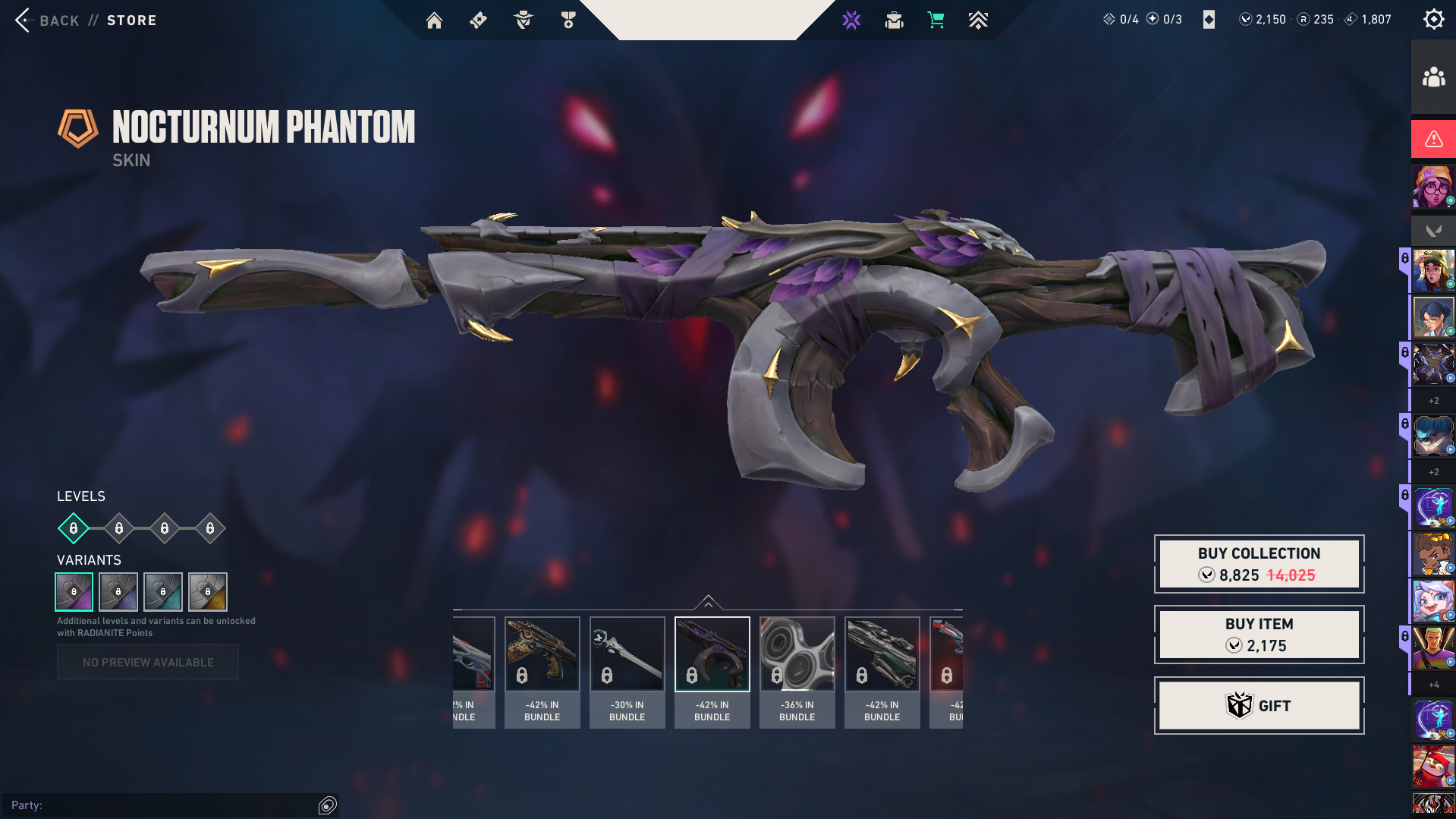1456x819 pixels.
Task: Select the Agents icon in the top bar
Action: point(522,20)
